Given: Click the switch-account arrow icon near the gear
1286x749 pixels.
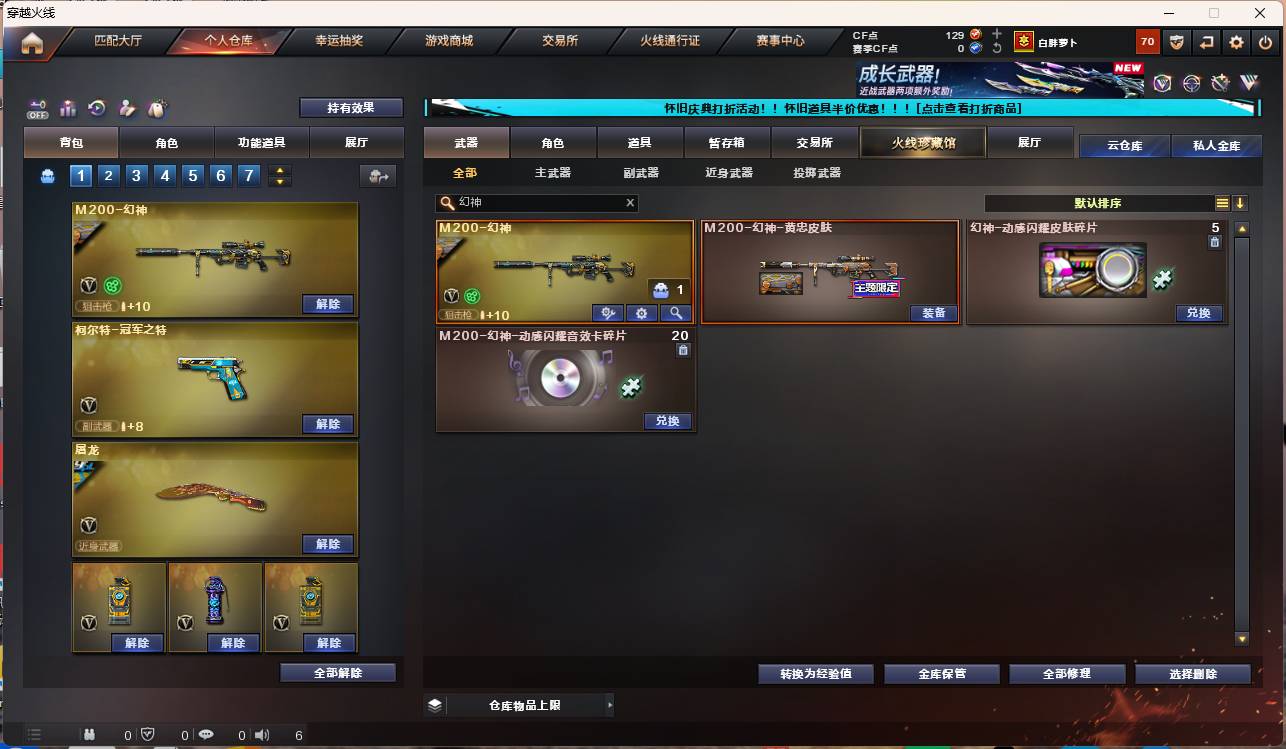Looking at the screenshot, I should [x=1207, y=42].
